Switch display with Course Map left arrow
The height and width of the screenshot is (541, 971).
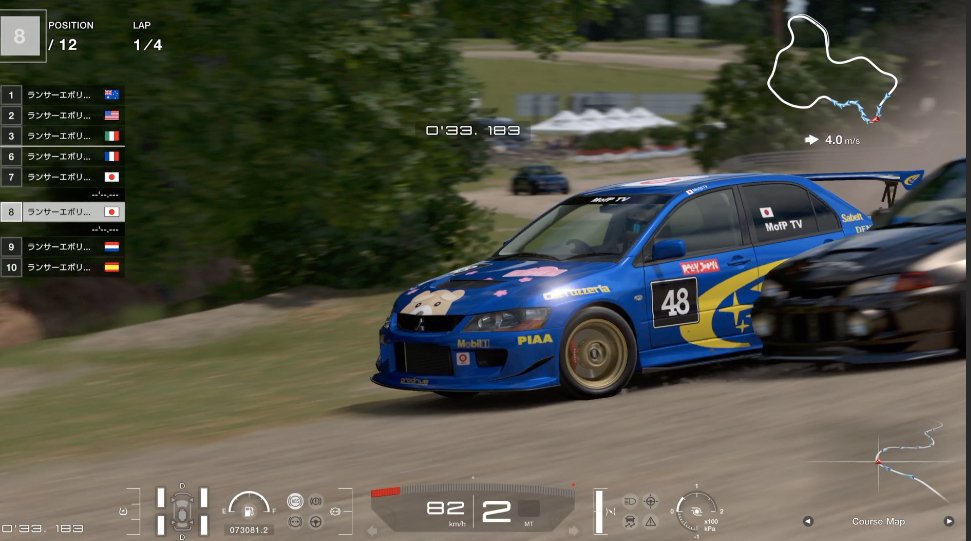point(808,521)
